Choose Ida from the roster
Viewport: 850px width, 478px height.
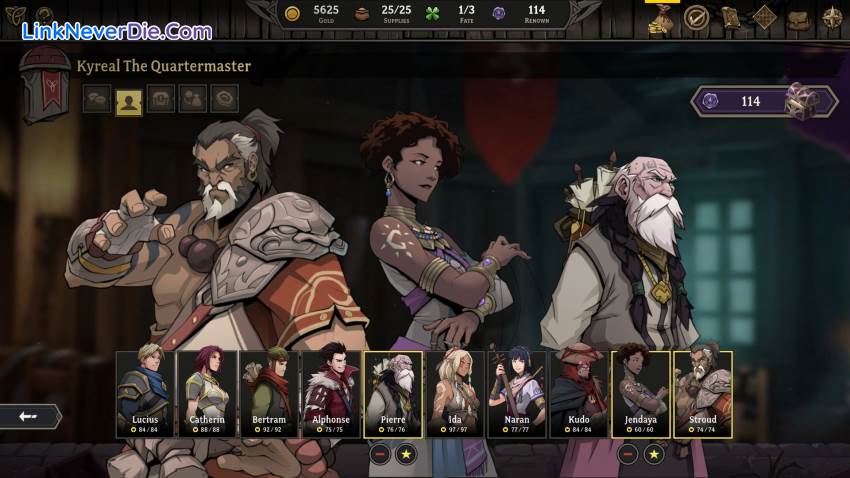click(455, 394)
